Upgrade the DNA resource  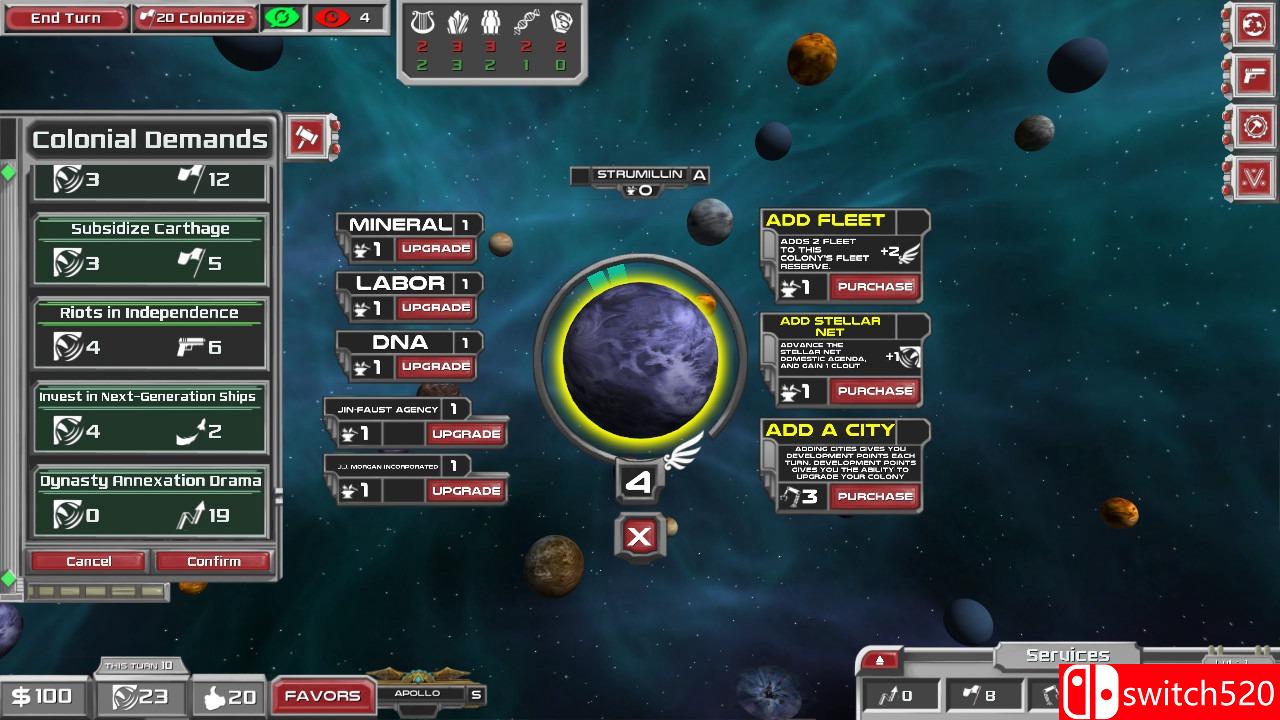point(435,367)
